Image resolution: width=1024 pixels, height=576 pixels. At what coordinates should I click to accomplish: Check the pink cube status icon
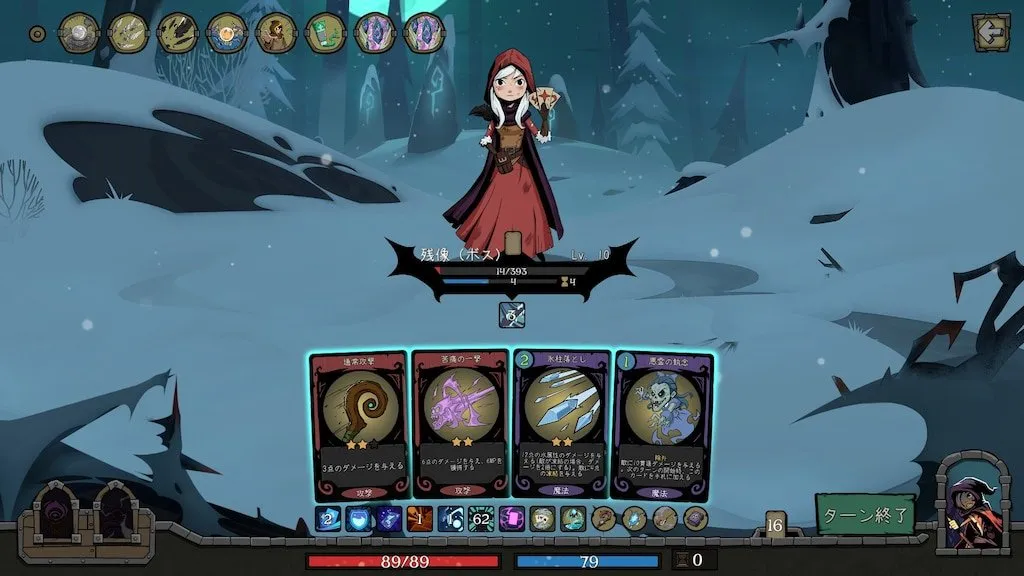coord(512,518)
